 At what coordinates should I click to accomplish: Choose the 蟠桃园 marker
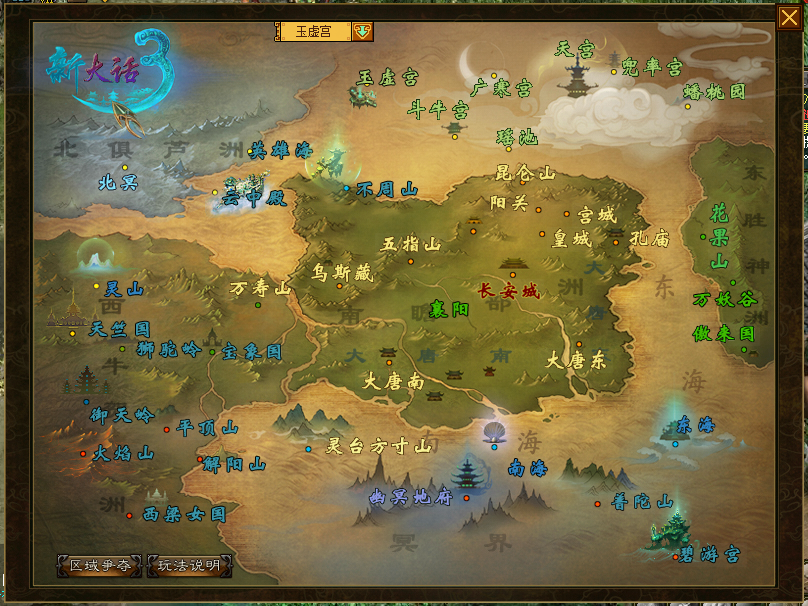tap(714, 91)
